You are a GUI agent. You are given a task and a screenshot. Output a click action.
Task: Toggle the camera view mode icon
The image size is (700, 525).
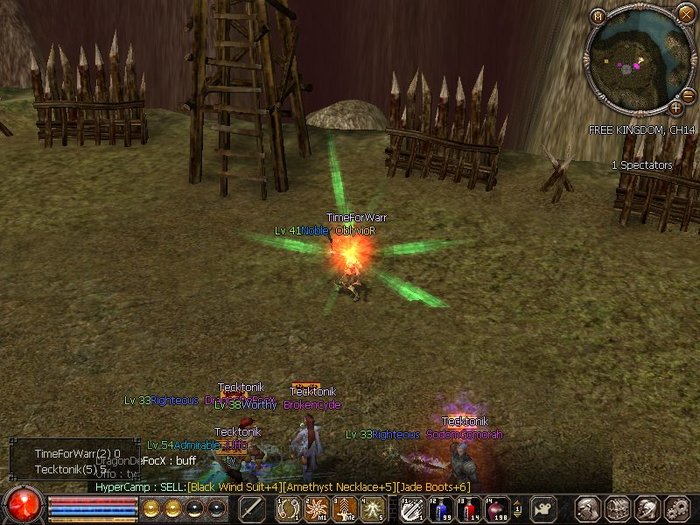542,508
